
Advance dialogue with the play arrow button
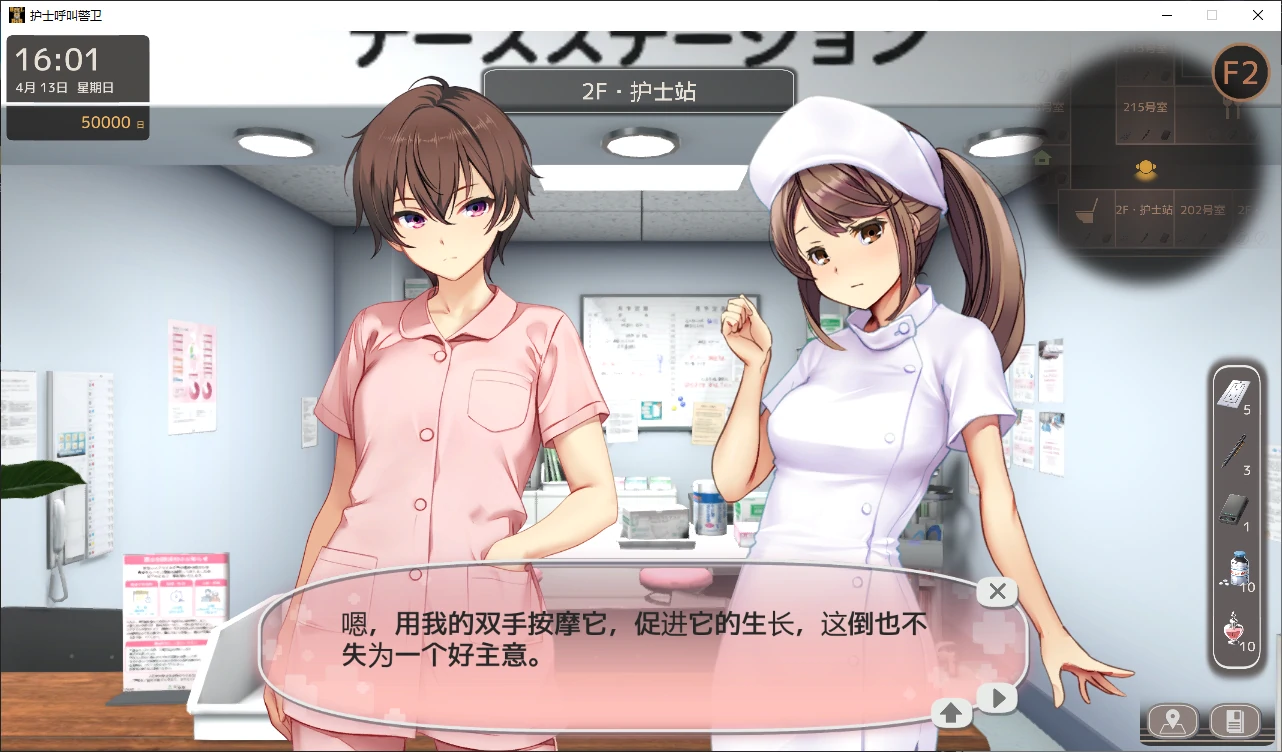[x=997, y=698]
